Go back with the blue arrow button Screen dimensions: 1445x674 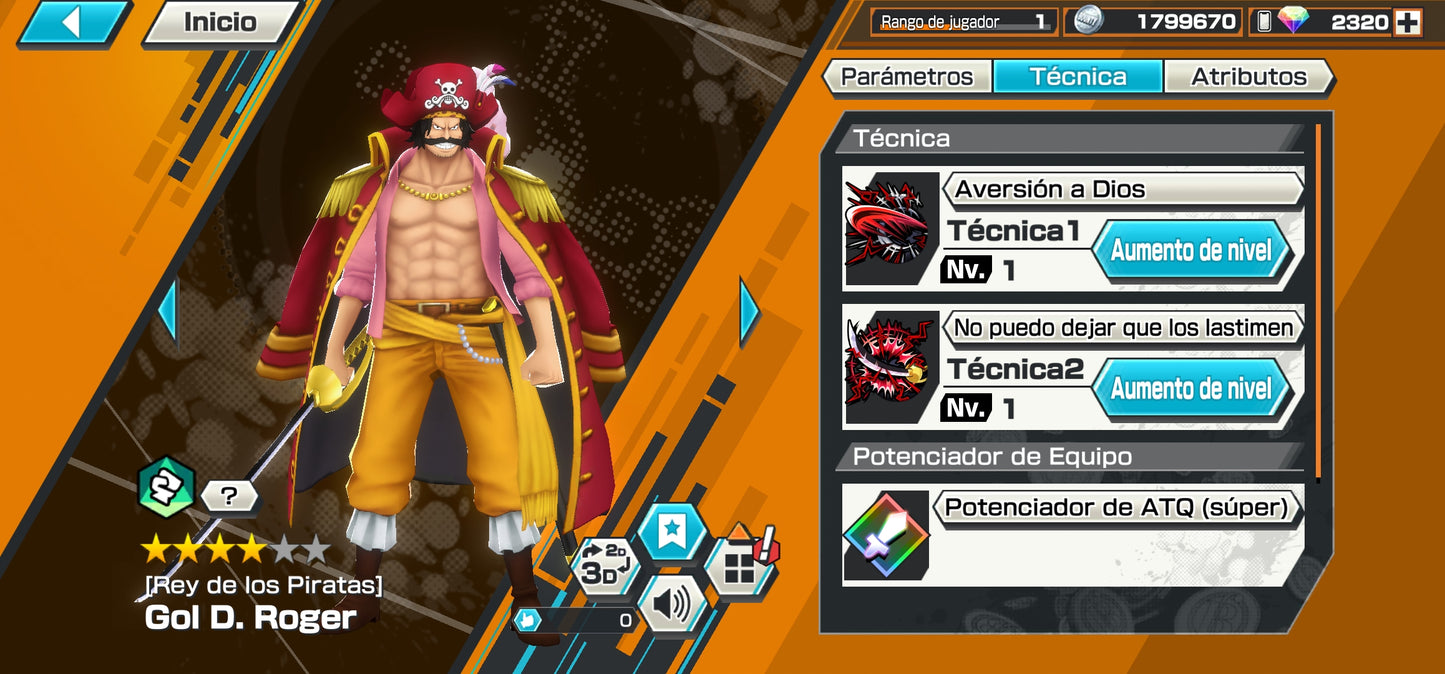pos(72,22)
